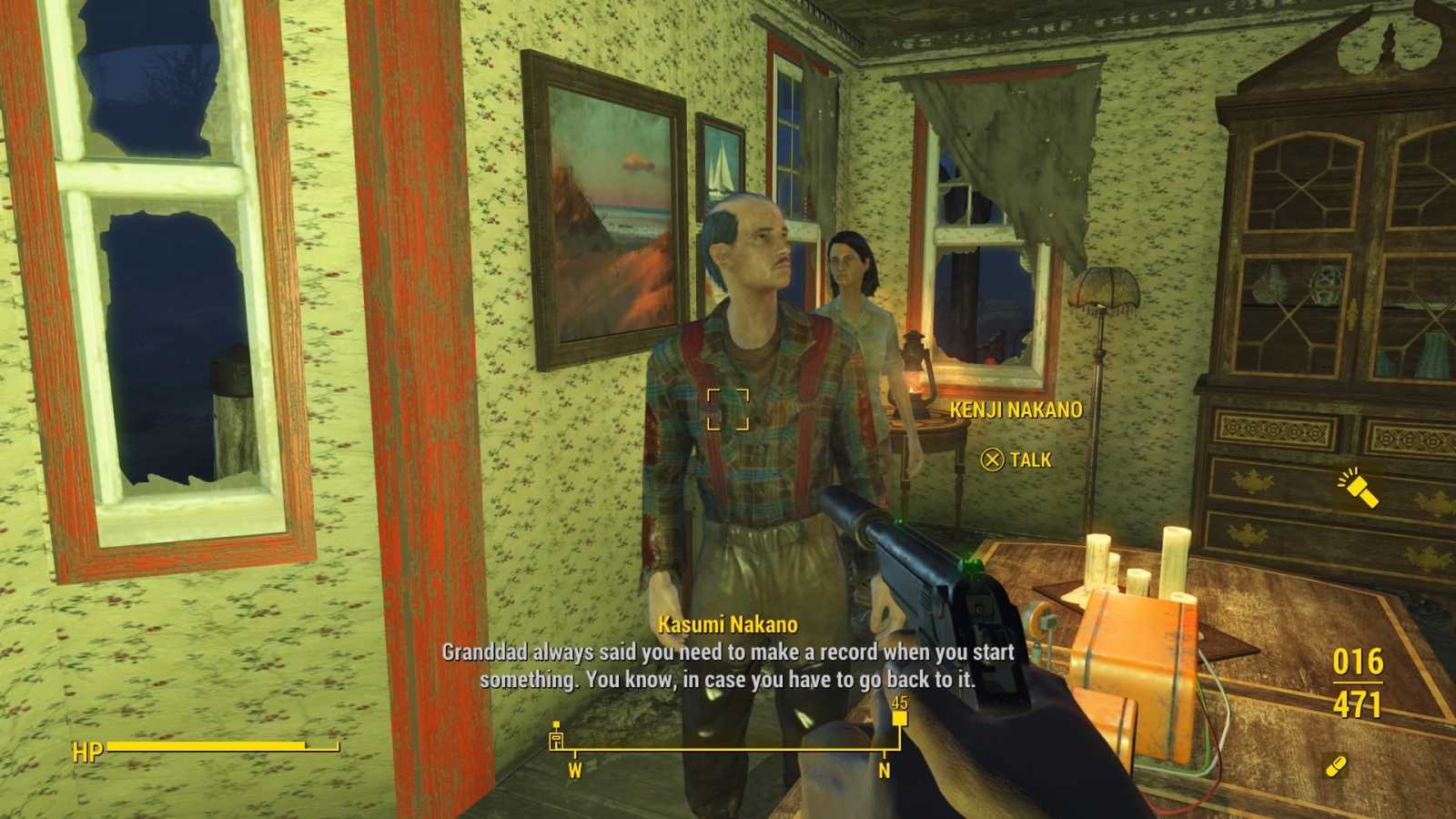Click the small objective marker above location icon
Image resolution: width=1456 pixels, height=819 pixels.
(x=556, y=723)
